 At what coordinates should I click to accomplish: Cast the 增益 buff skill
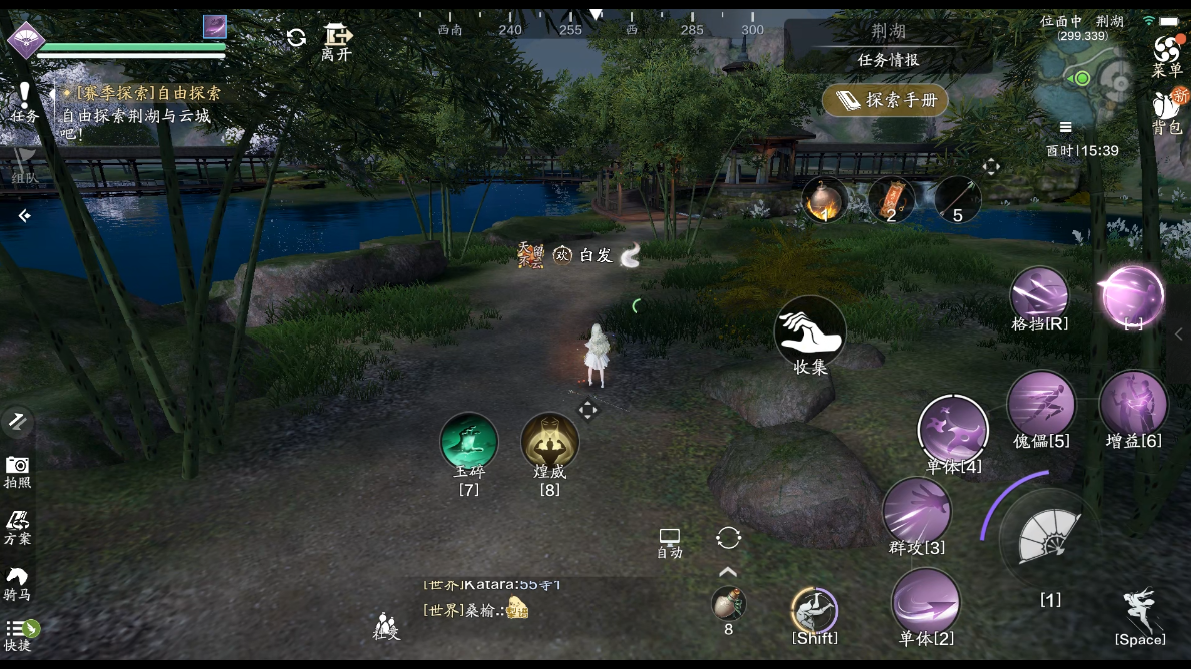[1133, 403]
